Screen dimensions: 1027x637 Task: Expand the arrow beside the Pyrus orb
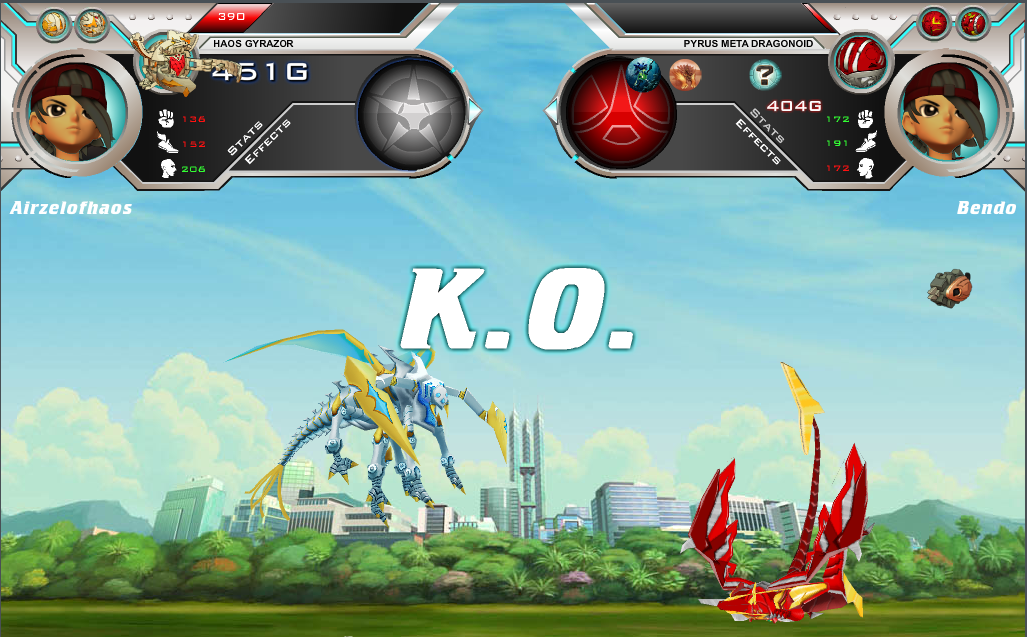pos(551,110)
